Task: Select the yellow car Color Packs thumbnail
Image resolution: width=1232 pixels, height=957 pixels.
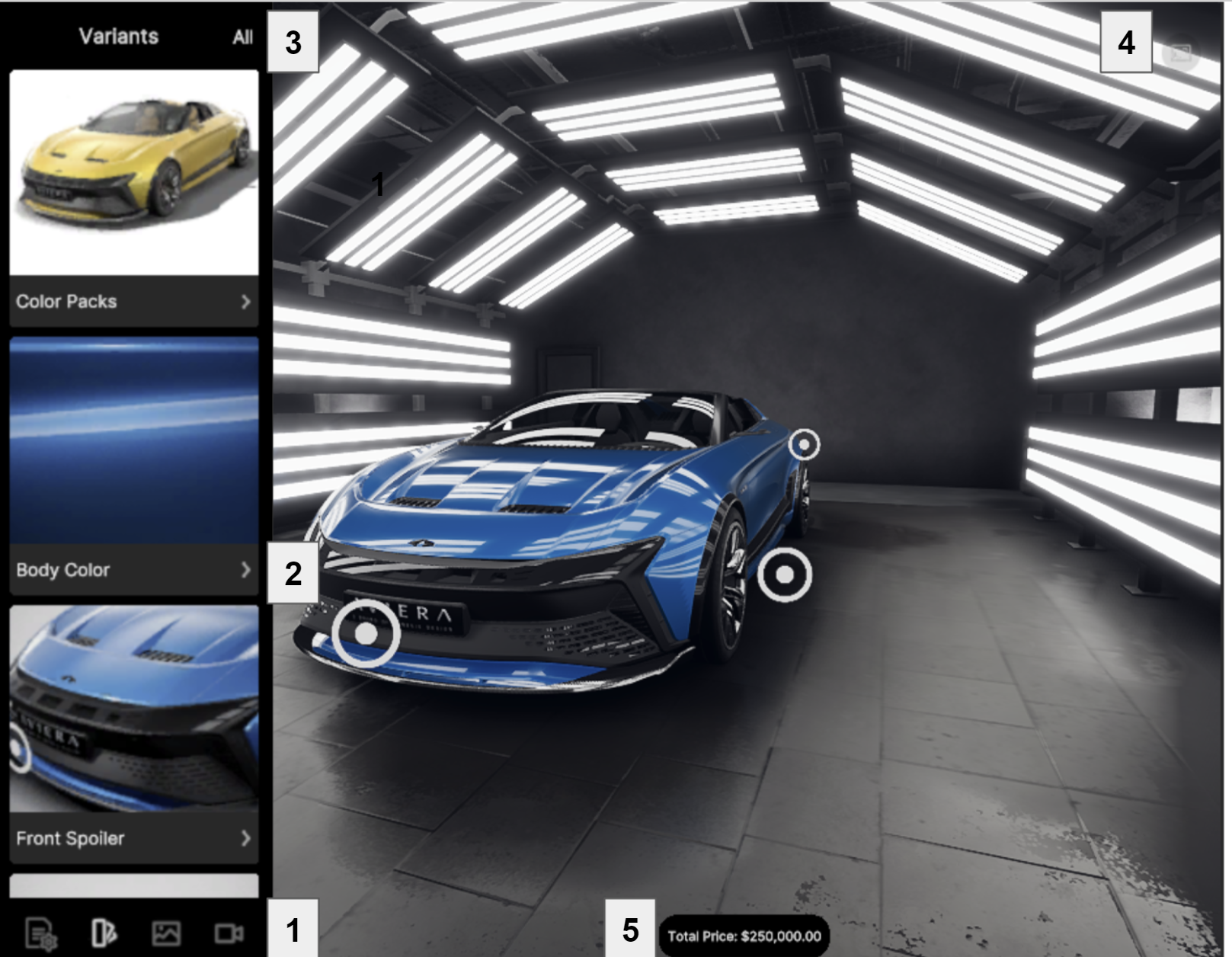Action: pyautogui.click(x=133, y=172)
